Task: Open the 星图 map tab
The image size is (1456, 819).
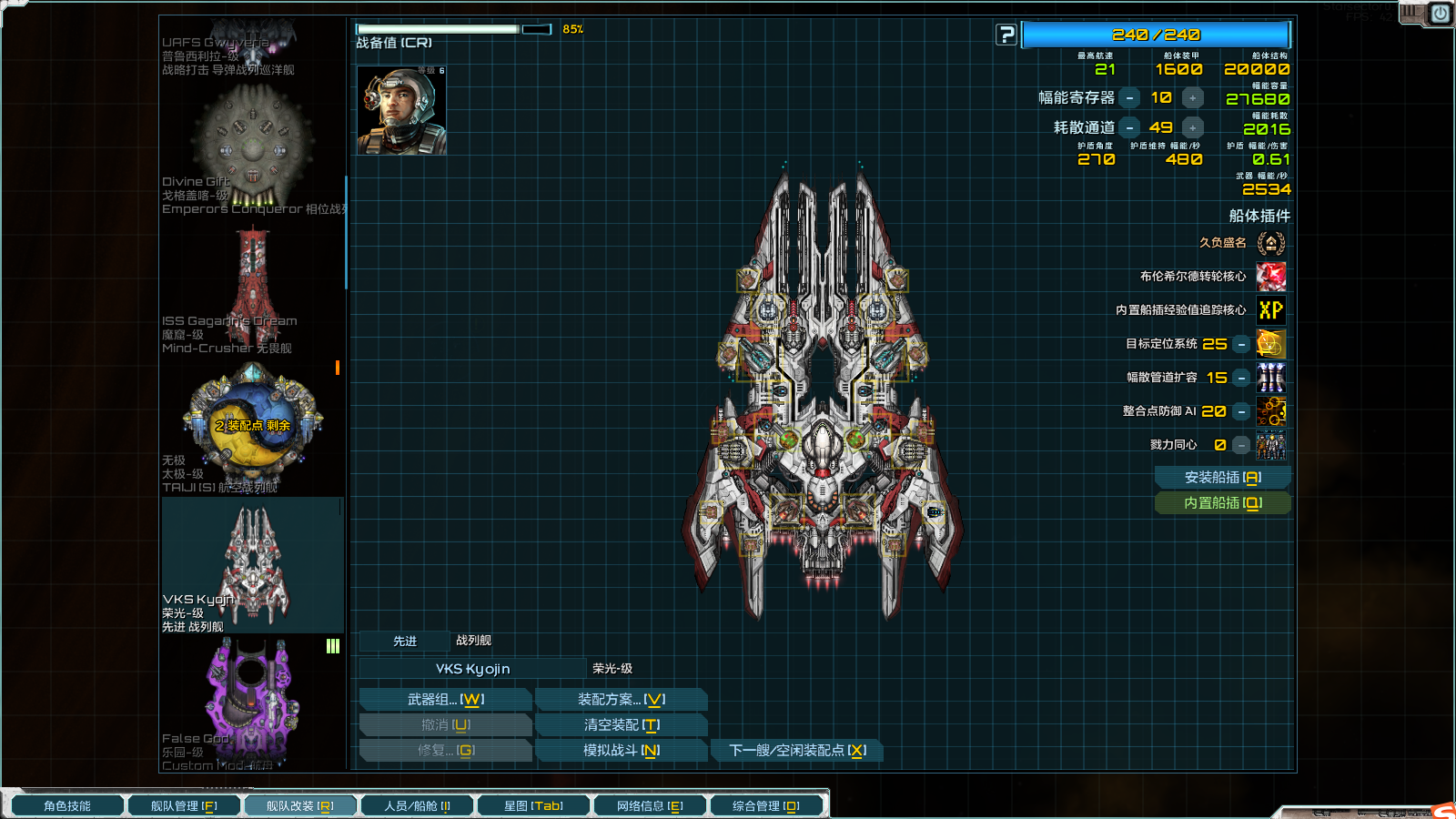Action: [x=533, y=806]
